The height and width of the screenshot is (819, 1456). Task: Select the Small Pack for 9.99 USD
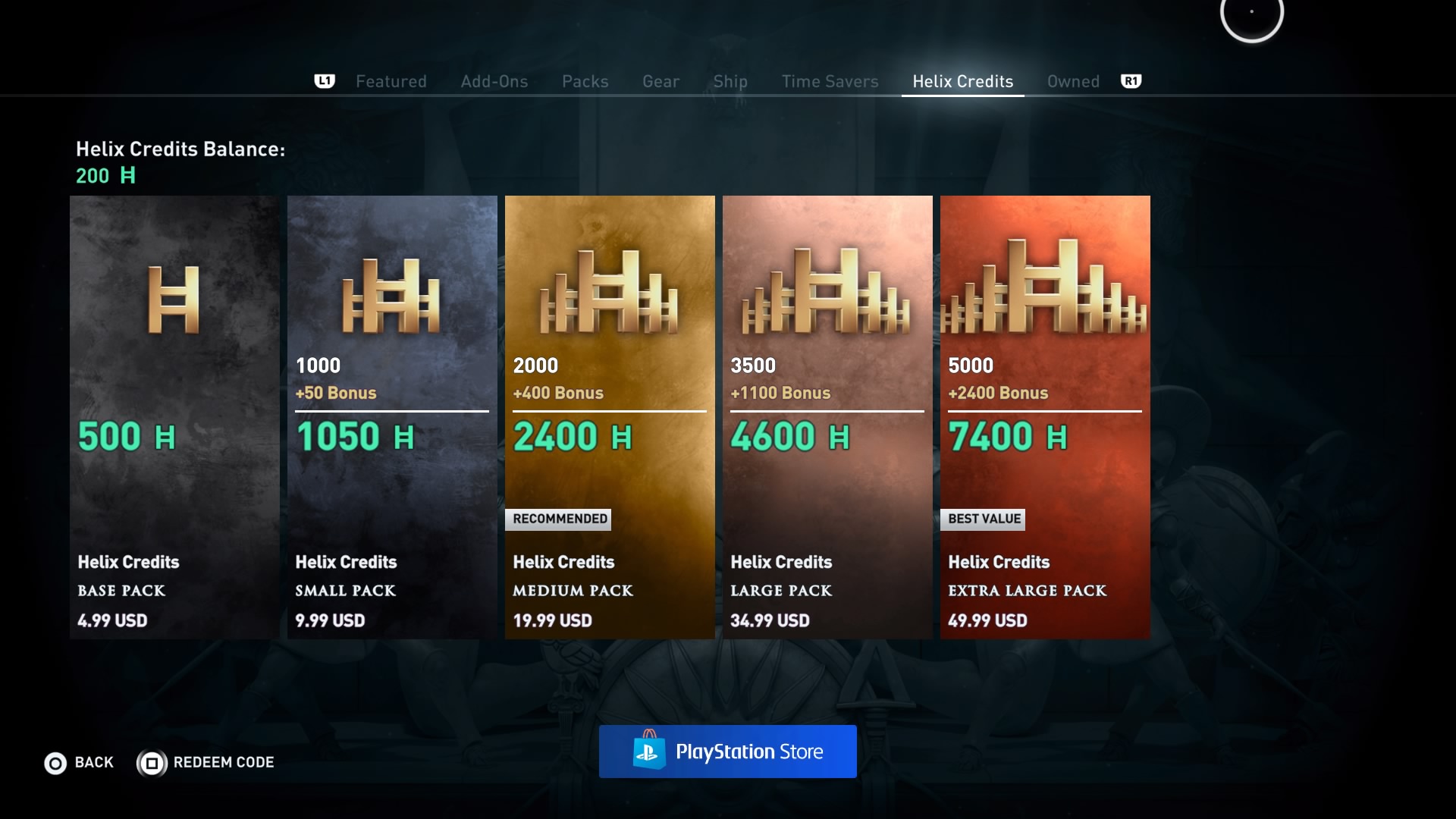click(x=392, y=417)
